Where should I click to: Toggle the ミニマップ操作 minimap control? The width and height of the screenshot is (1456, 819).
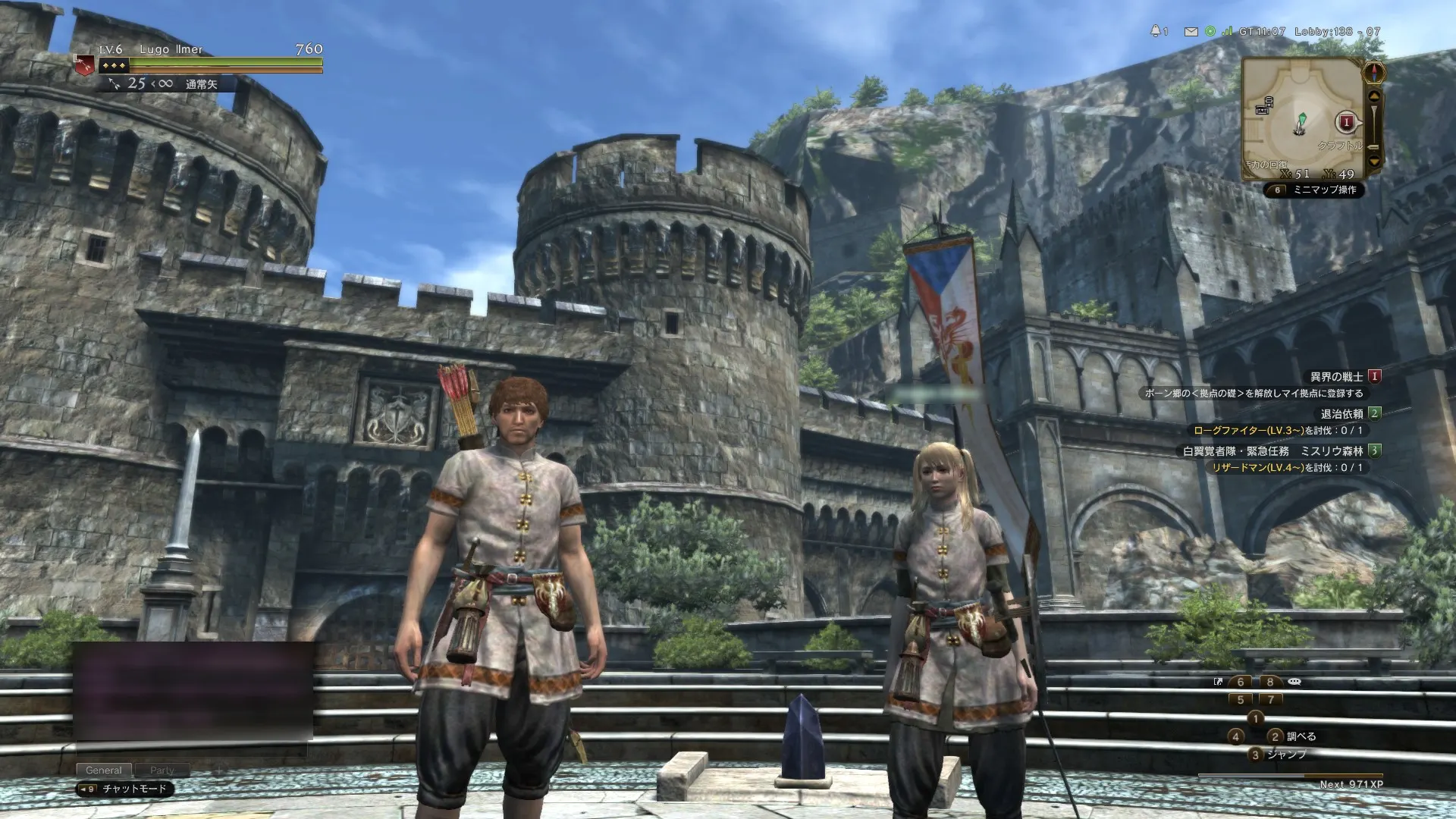point(1327,190)
